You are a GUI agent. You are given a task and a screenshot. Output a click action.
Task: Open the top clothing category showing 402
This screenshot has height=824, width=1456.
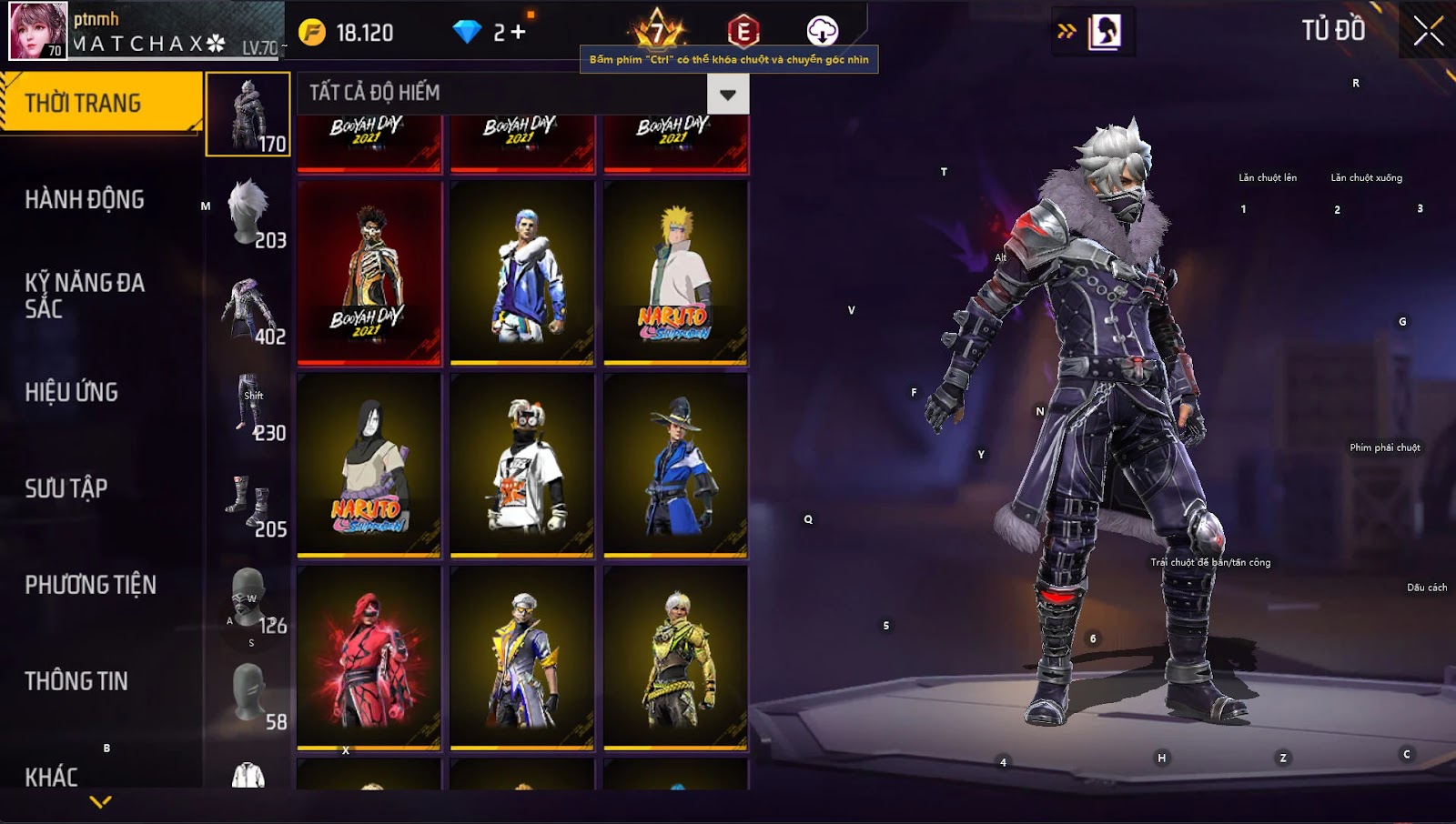[x=248, y=307]
